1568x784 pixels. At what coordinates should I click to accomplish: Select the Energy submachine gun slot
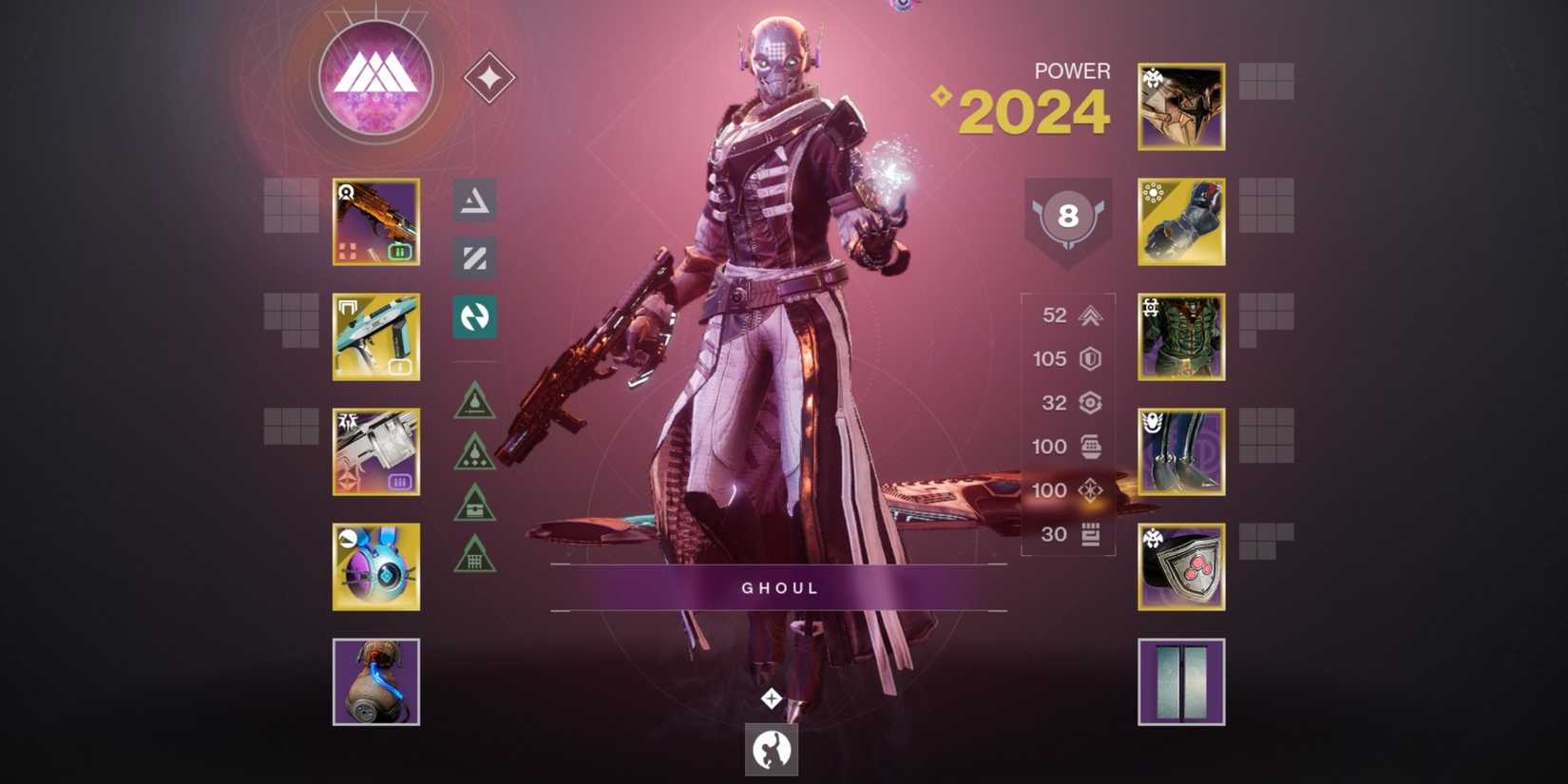pos(376,338)
